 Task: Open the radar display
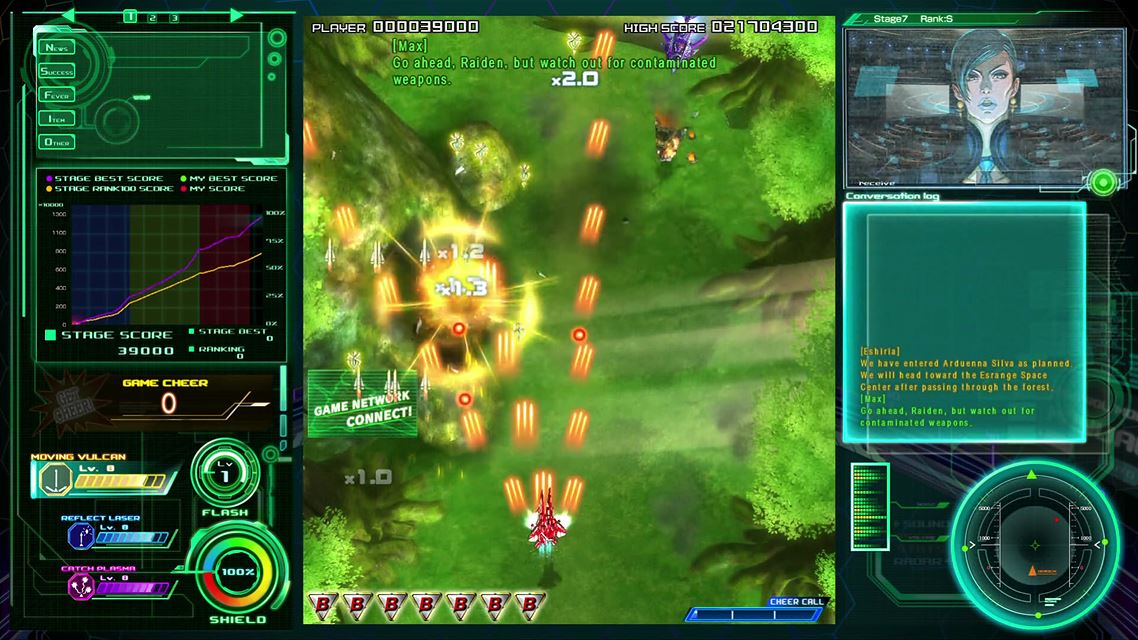tap(1033, 545)
